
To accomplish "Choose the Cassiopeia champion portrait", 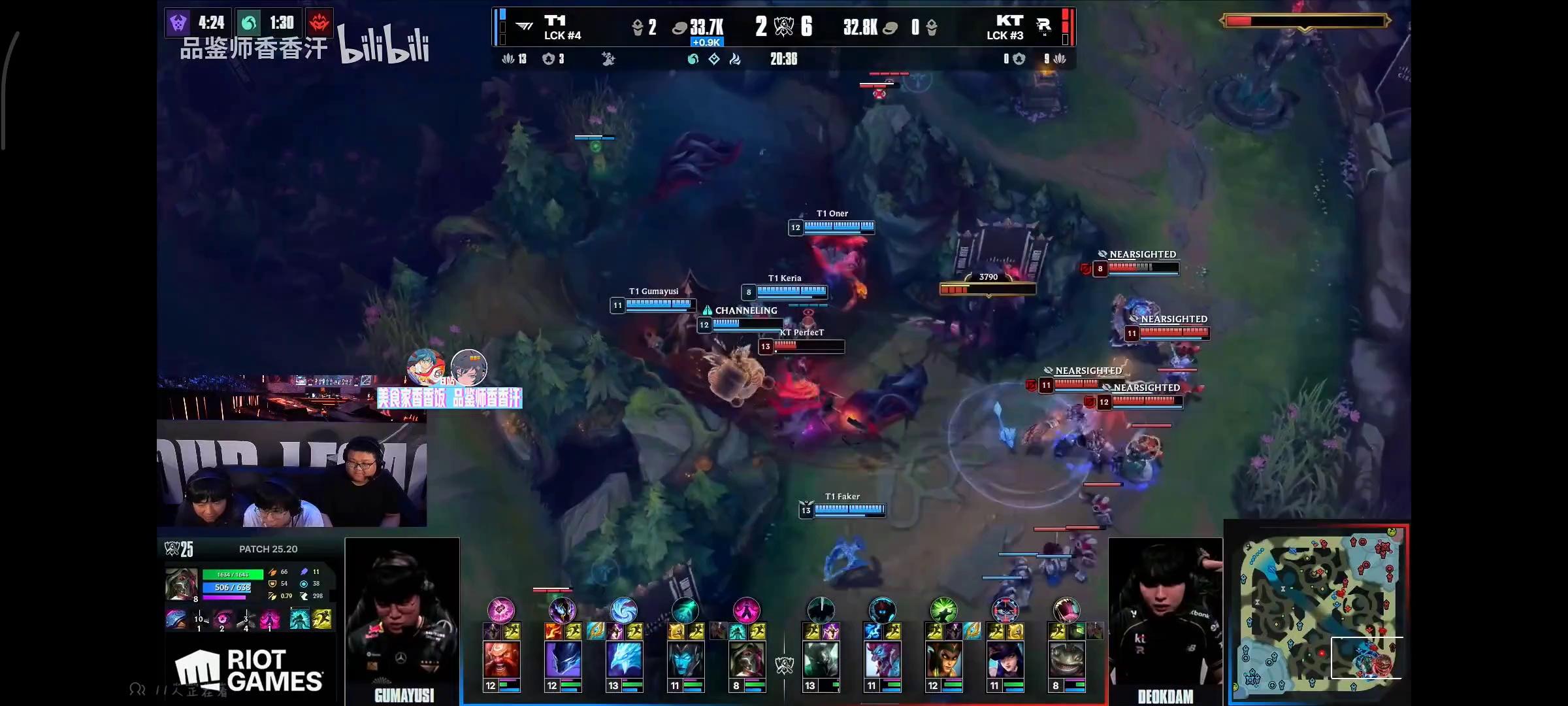I will (943, 660).
